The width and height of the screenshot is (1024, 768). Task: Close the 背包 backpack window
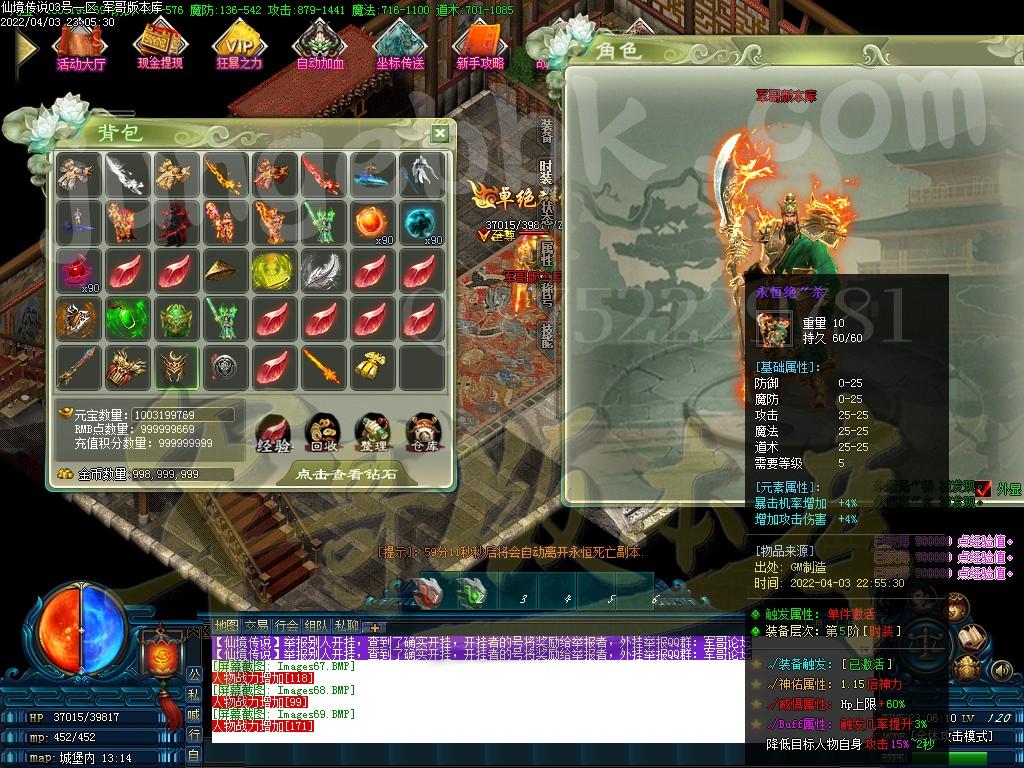440,133
